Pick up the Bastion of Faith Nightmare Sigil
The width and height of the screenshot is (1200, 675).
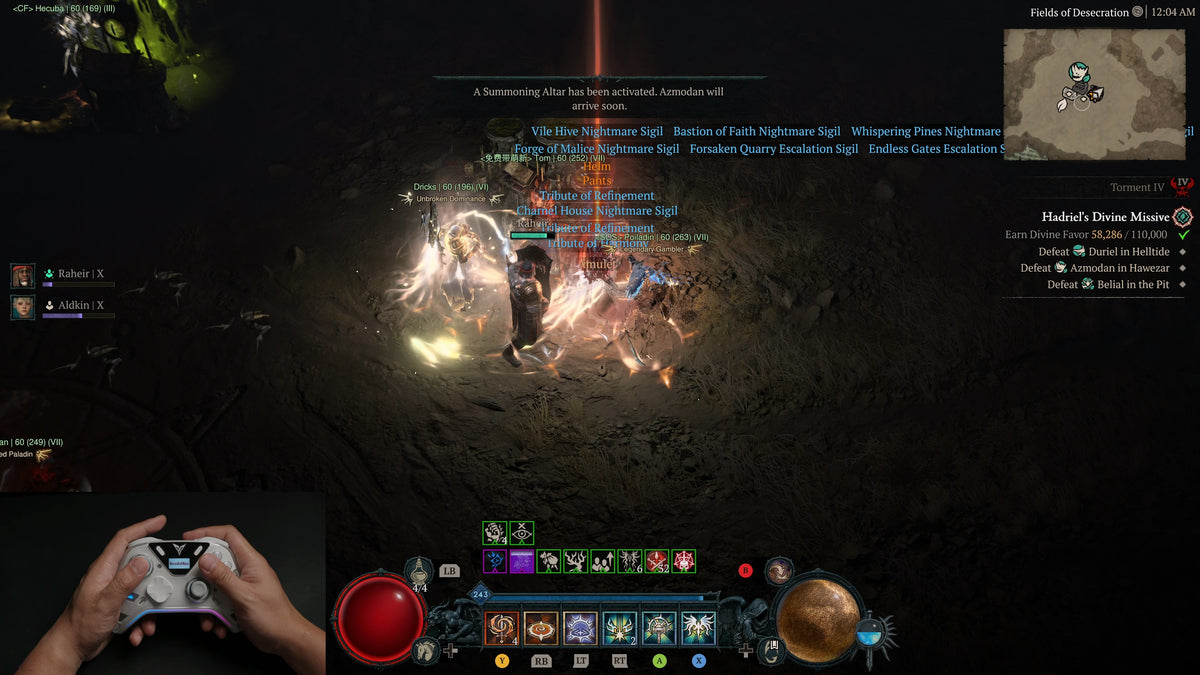click(756, 131)
